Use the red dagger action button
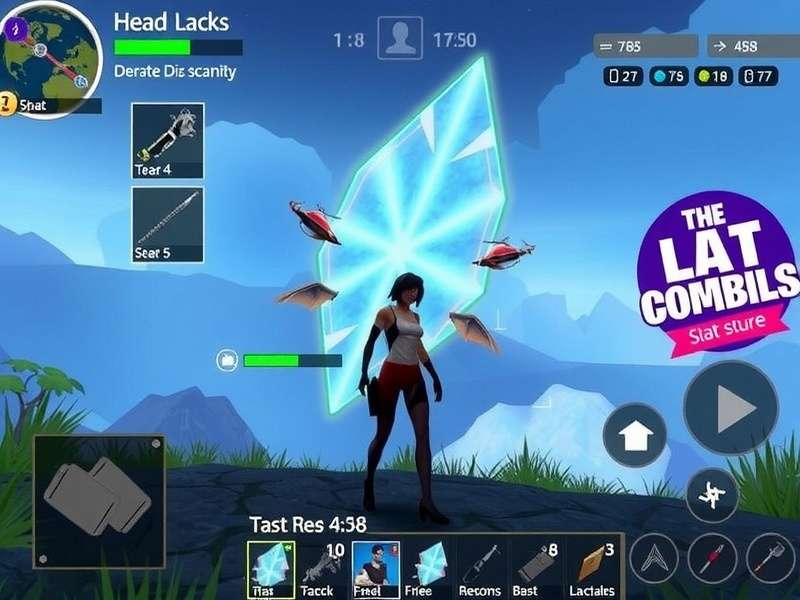 coord(712,558)
